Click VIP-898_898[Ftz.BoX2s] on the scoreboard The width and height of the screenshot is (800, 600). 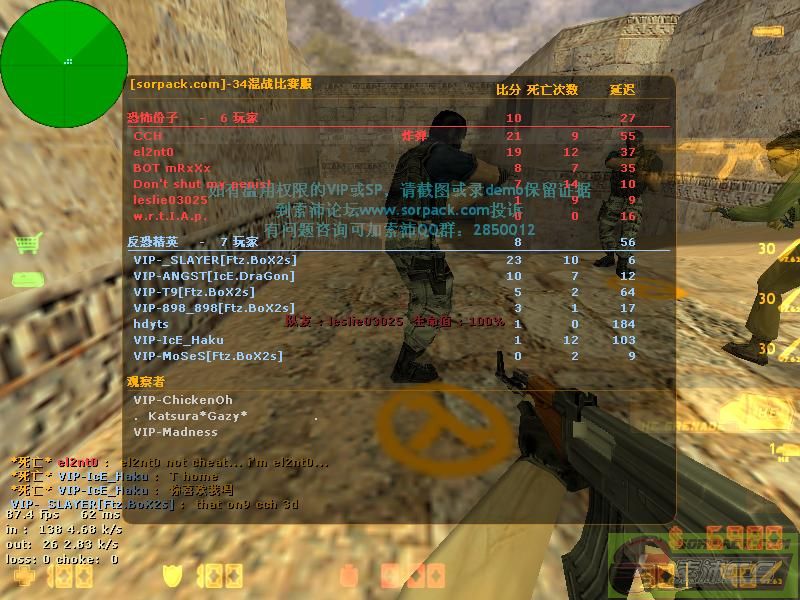point(214,308)
